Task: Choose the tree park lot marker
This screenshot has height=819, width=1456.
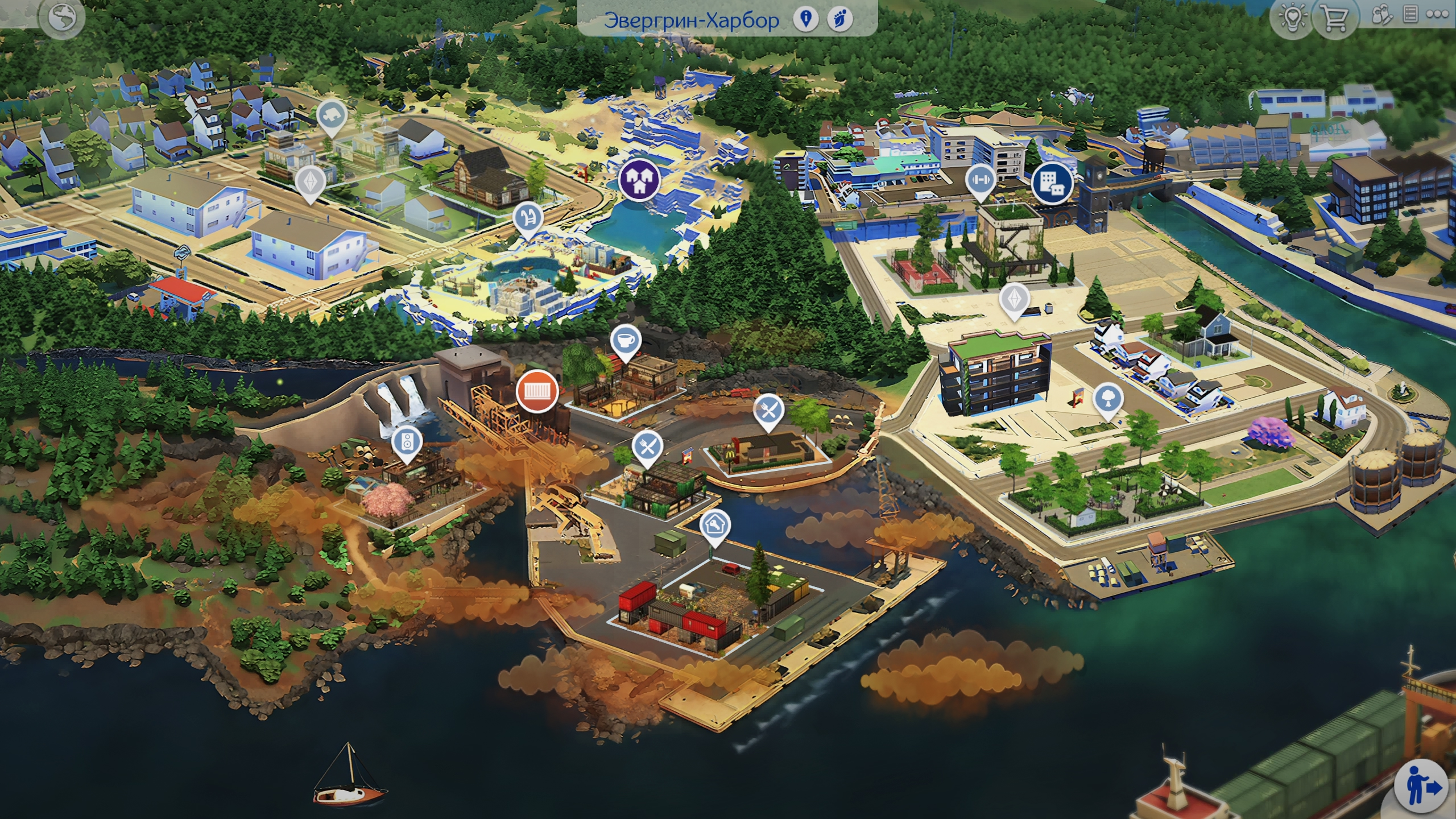Action: (x=1107, y=398)
